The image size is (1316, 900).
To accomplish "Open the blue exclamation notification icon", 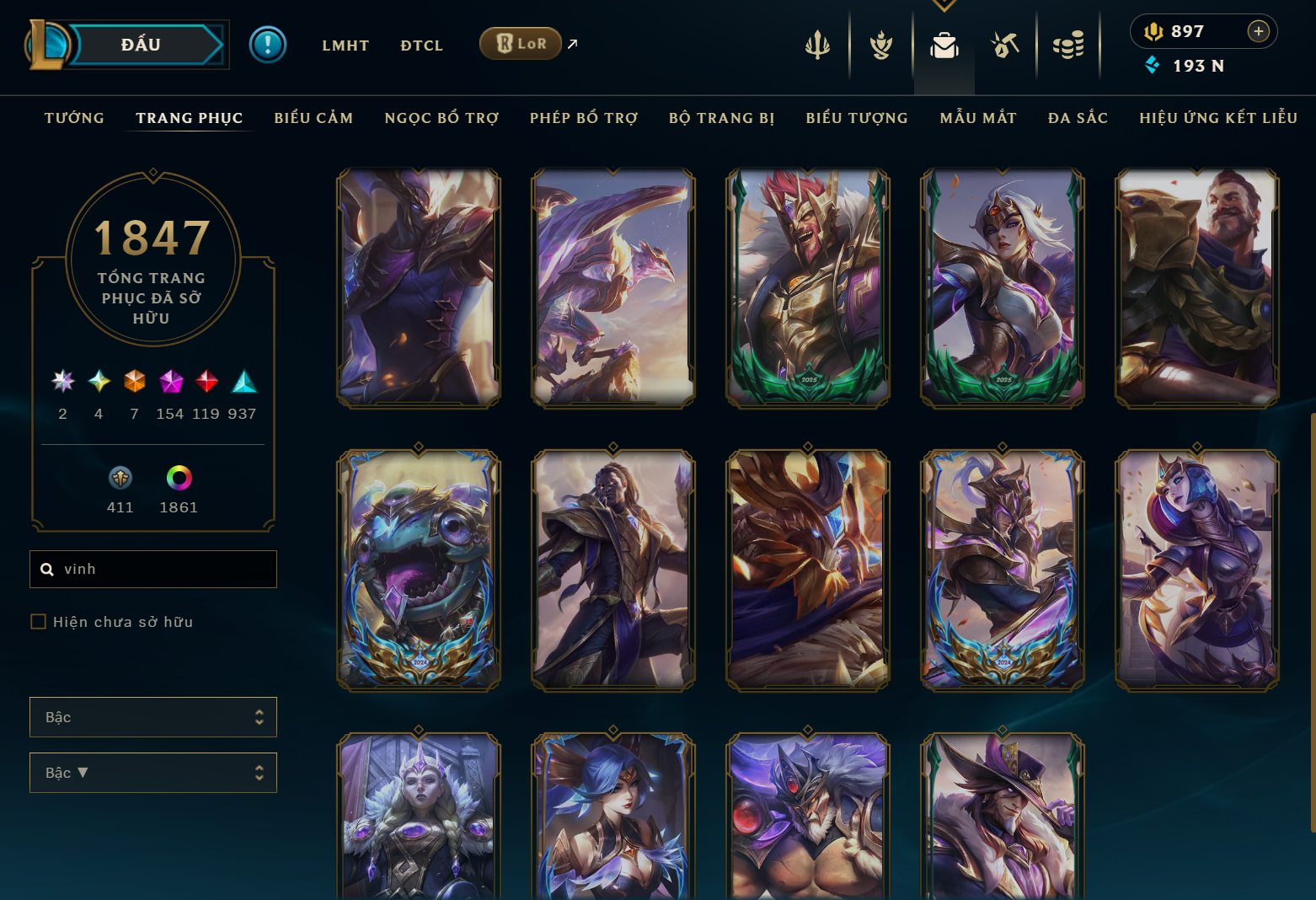I will (x=268, y=44).
